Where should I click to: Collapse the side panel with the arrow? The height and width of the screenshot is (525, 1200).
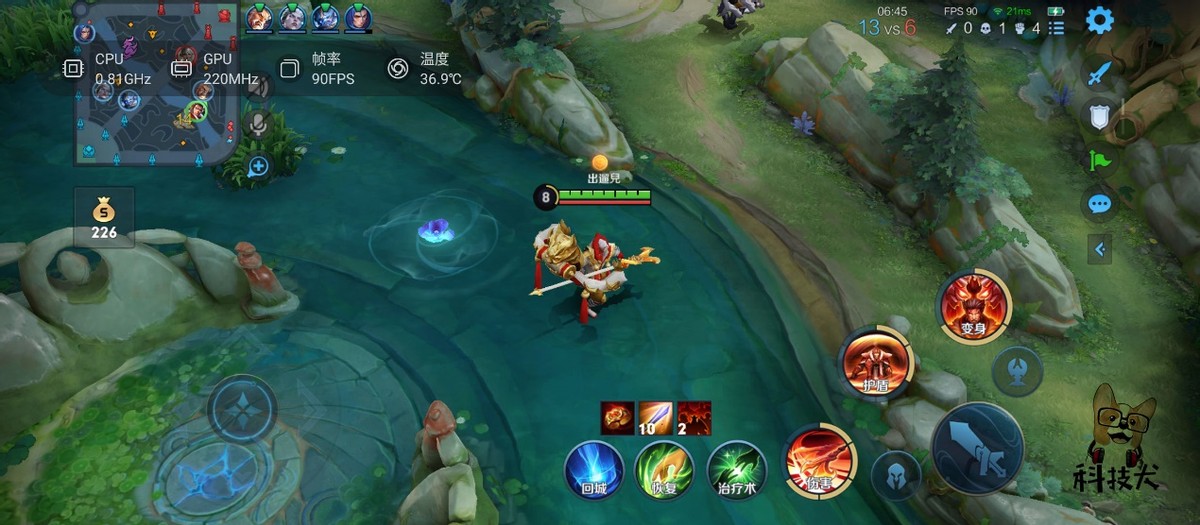[1101, 249]
